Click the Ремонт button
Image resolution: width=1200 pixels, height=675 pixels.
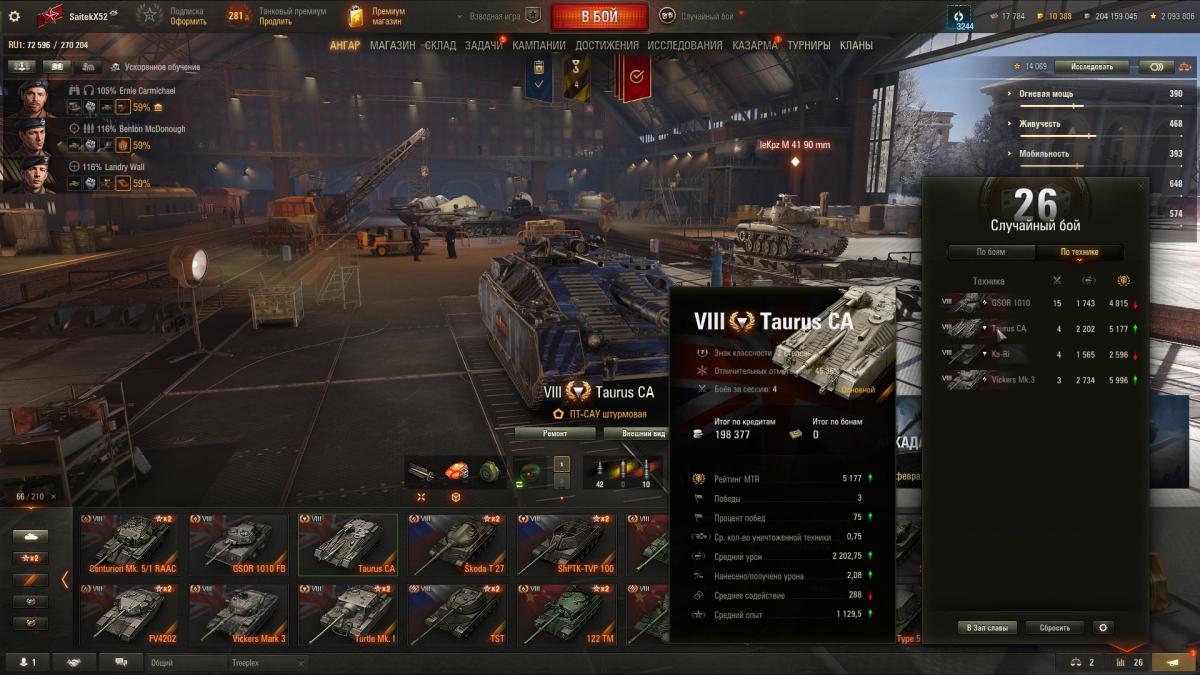point(555,434)
